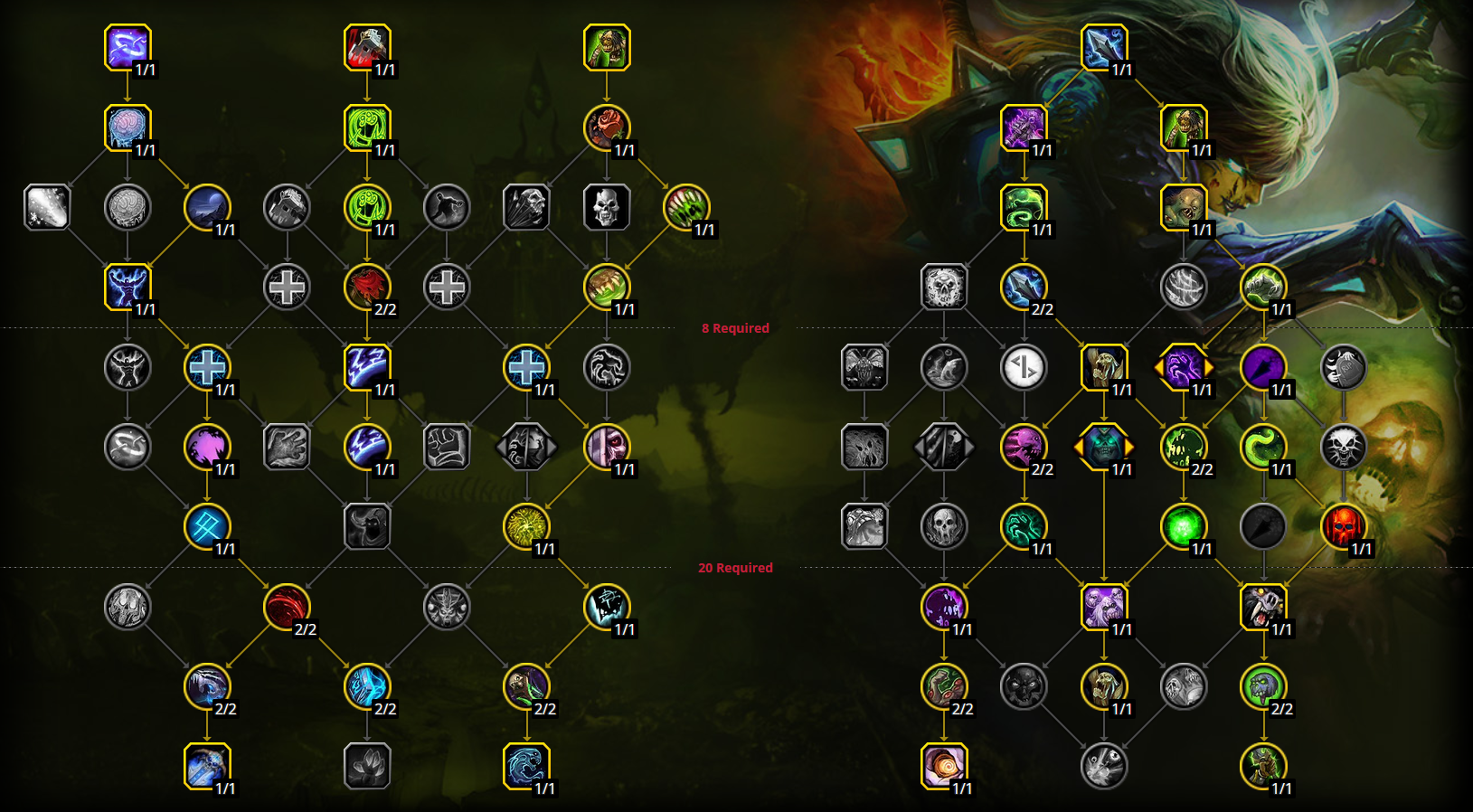
Task: Select the green ghoul talent atop the third tree
Action: (x=607, y=47)
